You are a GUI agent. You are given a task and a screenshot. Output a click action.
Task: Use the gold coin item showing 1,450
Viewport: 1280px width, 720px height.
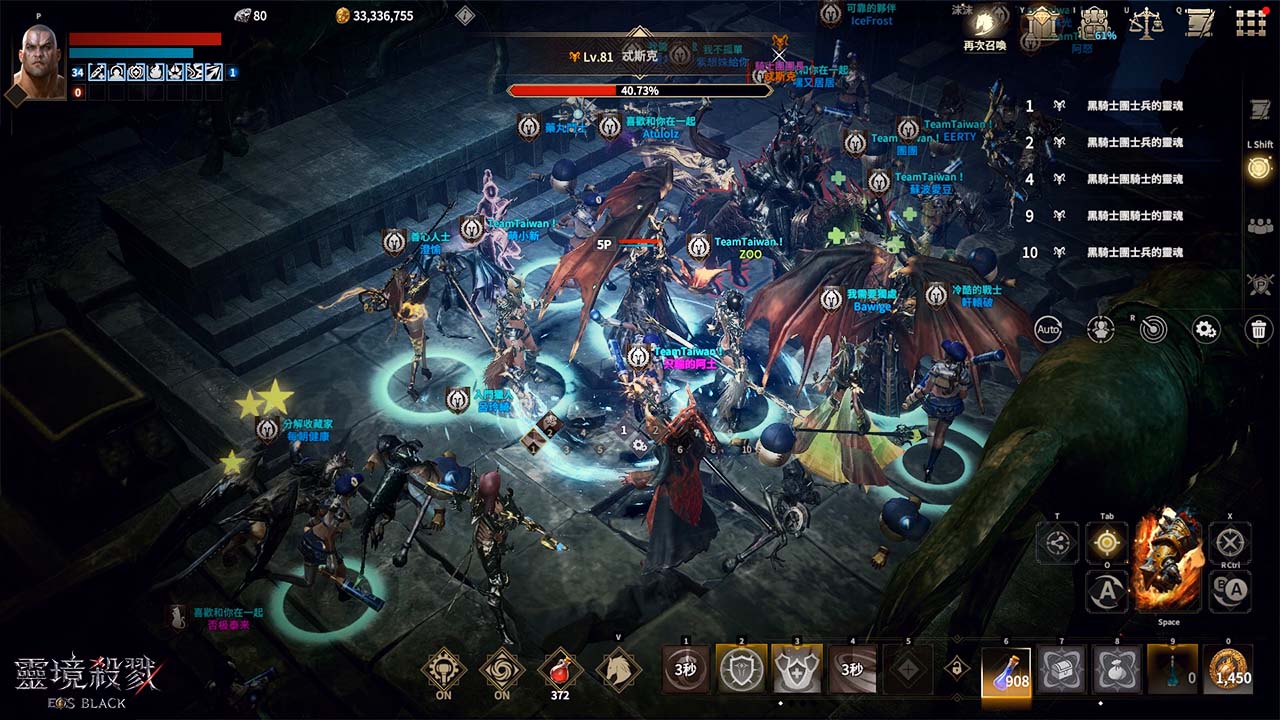click(x=1228, y=669)
